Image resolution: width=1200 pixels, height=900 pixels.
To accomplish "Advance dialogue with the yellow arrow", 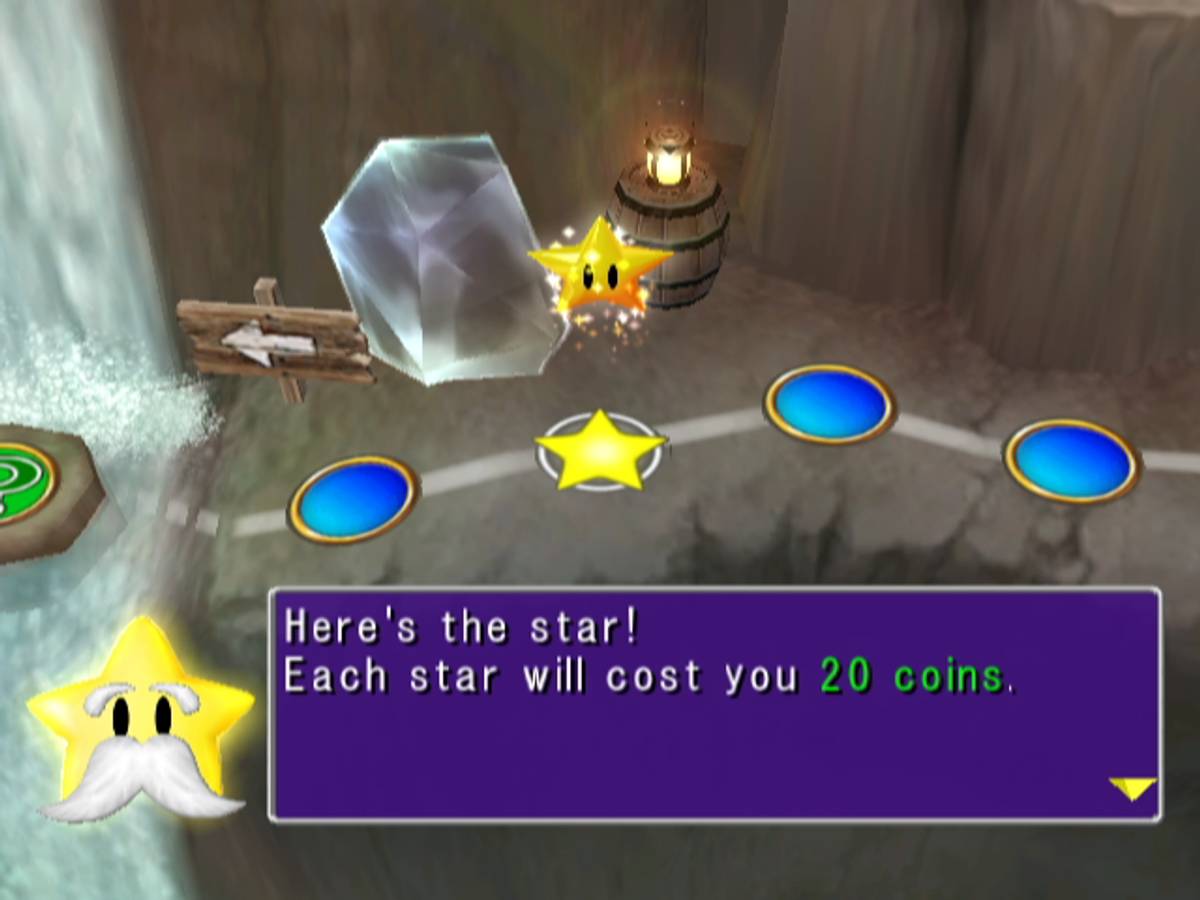I will pos(1133,789).
